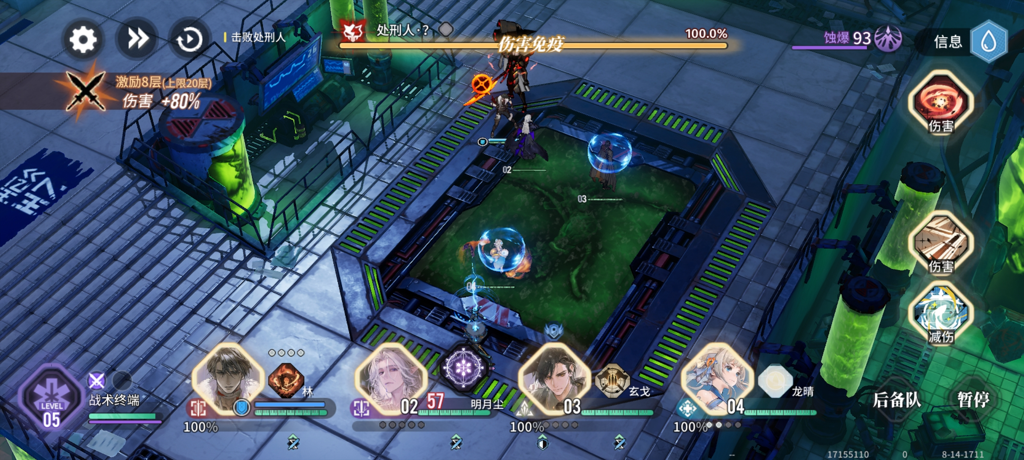
Task: Activate the slash-marks 伤害 skill
Action: pos(941,242)
